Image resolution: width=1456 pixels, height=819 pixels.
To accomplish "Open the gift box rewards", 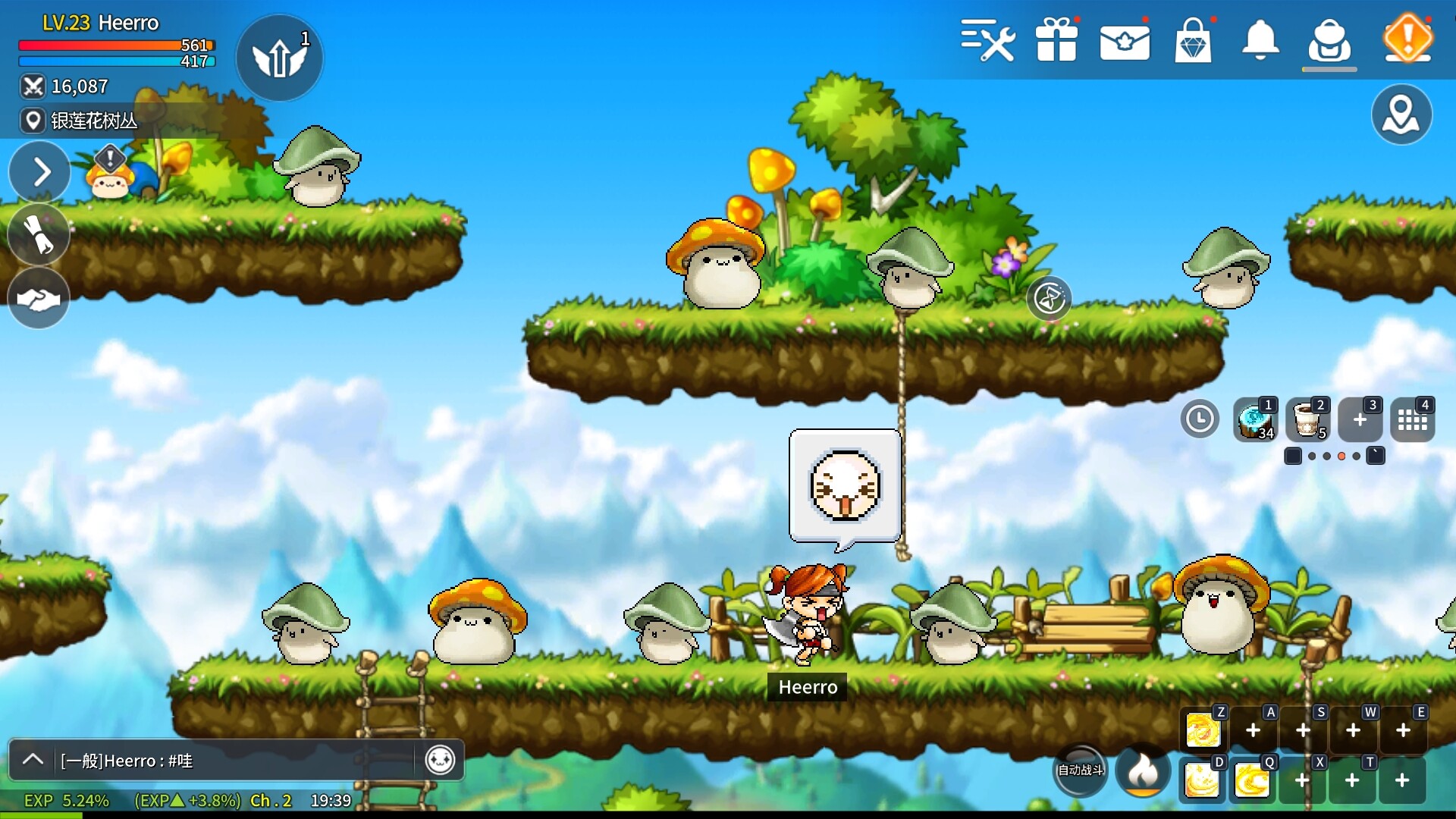I will click(1056, 39).
